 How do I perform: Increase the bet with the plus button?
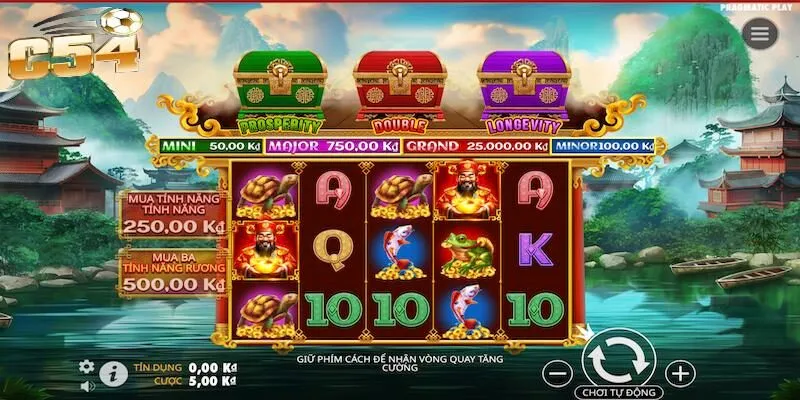tap(680, 374)
